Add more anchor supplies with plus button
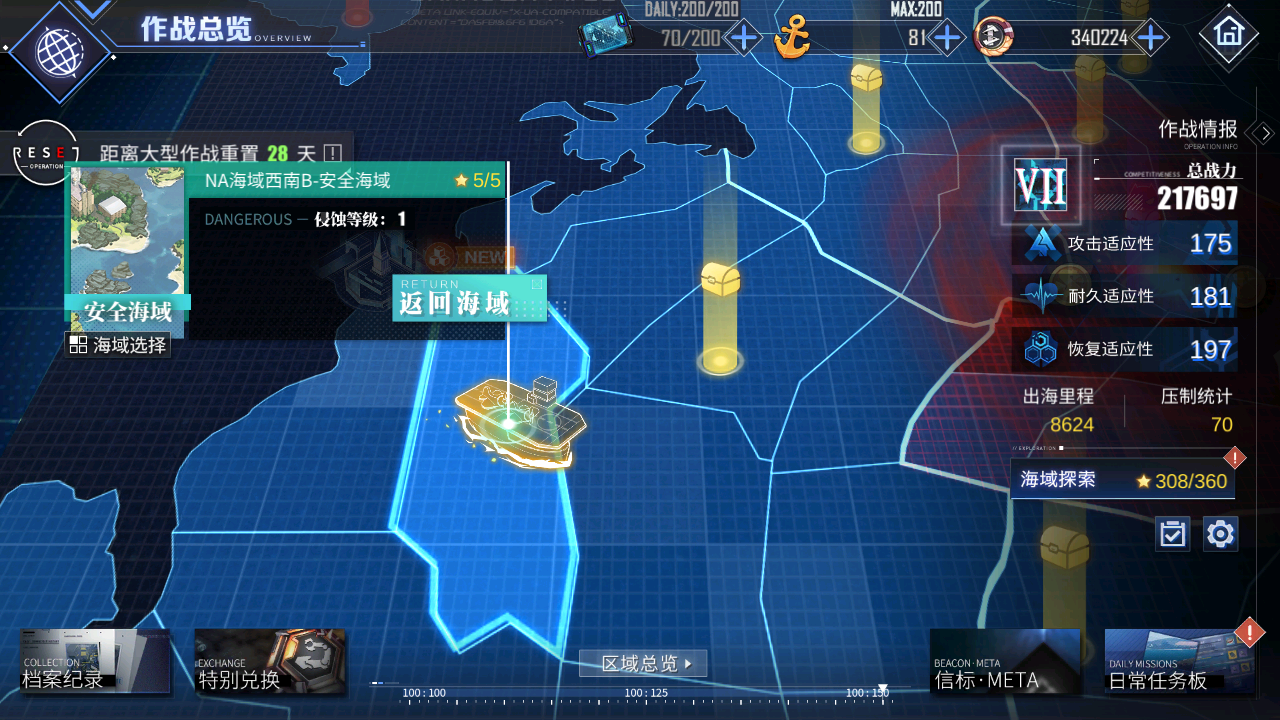The height and width of the screenshot is (720, 1280). [x=946, y=38]
